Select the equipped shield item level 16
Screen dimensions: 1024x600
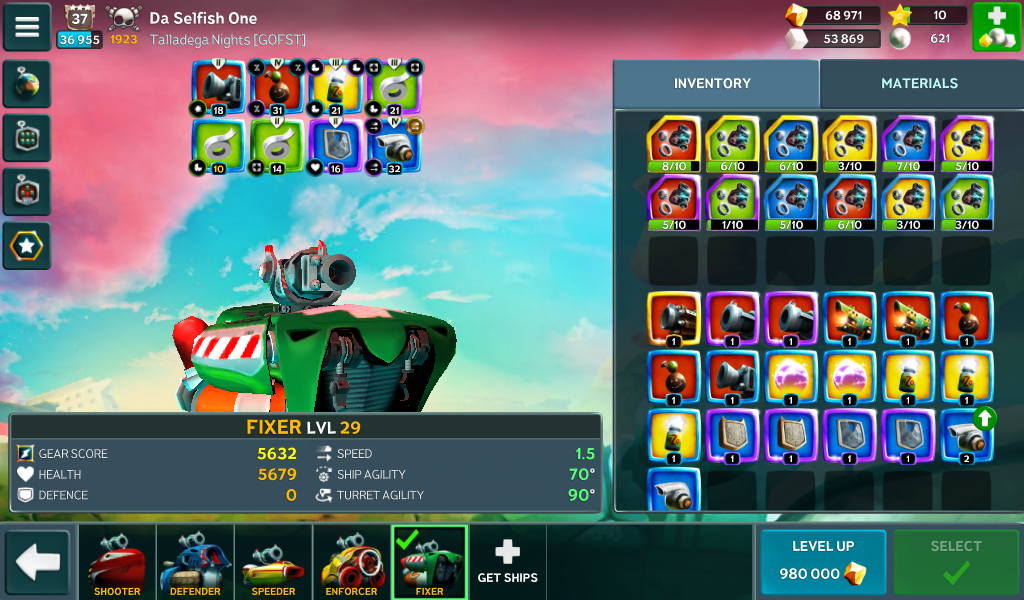coord(335,146)
